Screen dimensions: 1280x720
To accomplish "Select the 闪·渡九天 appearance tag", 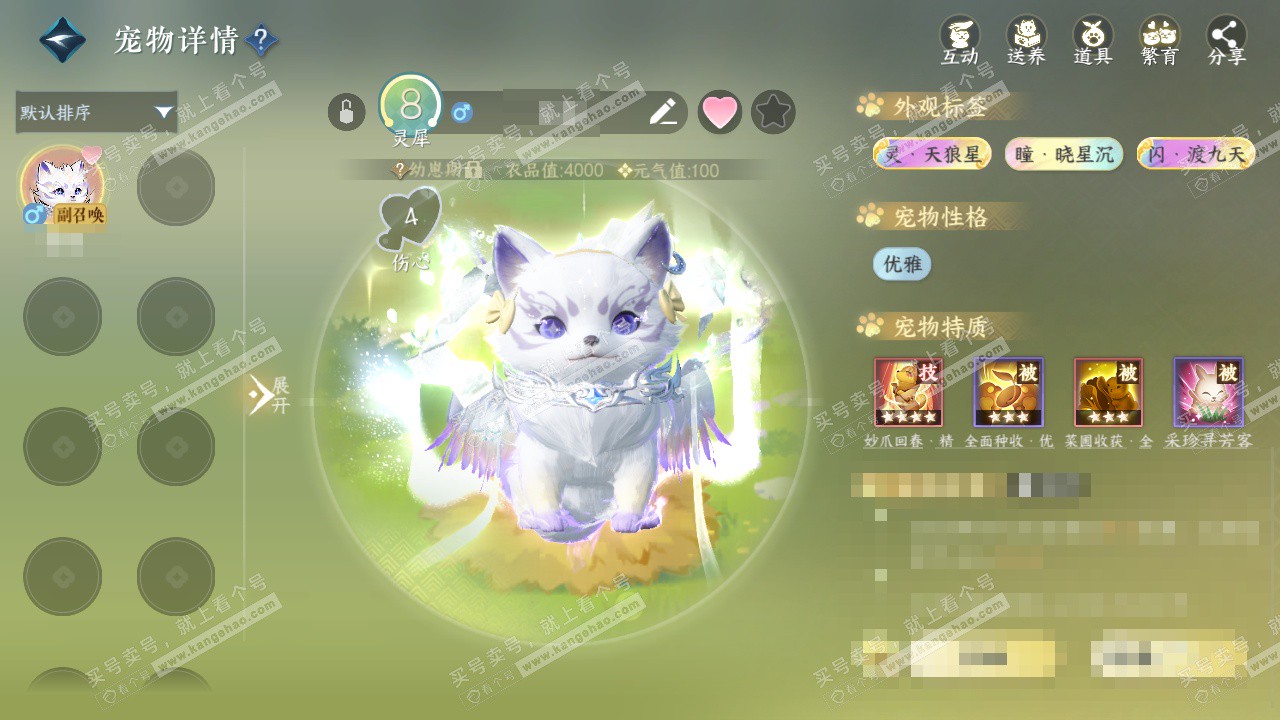I will point(1196,154).
